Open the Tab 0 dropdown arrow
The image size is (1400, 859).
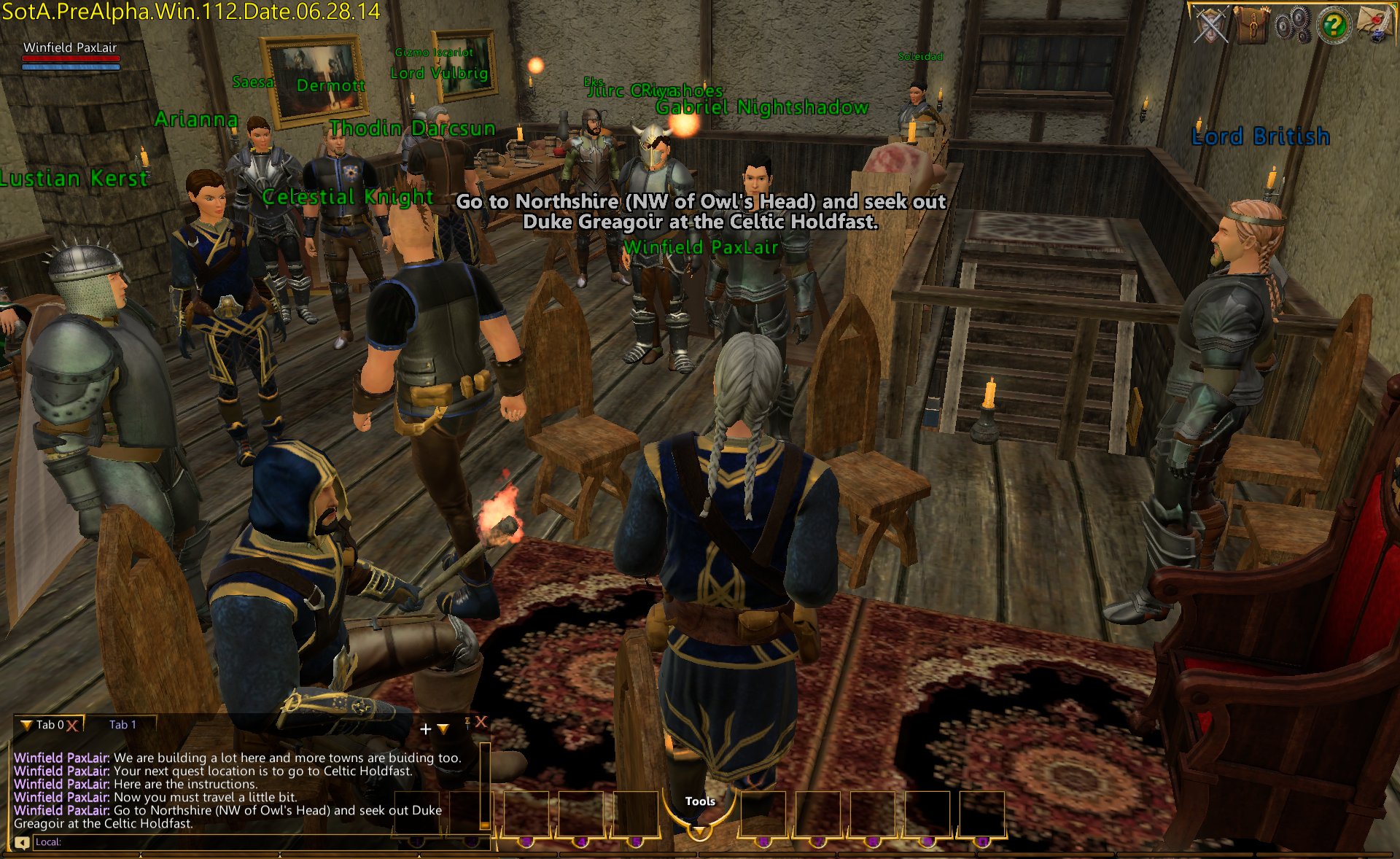pyautogui.click(x=26, y=725)
